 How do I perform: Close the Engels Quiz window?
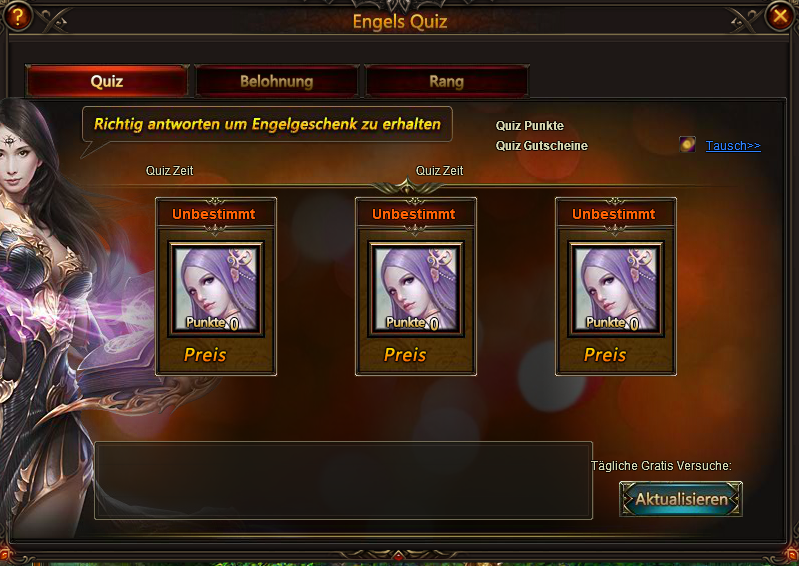(x=781, y=15)
